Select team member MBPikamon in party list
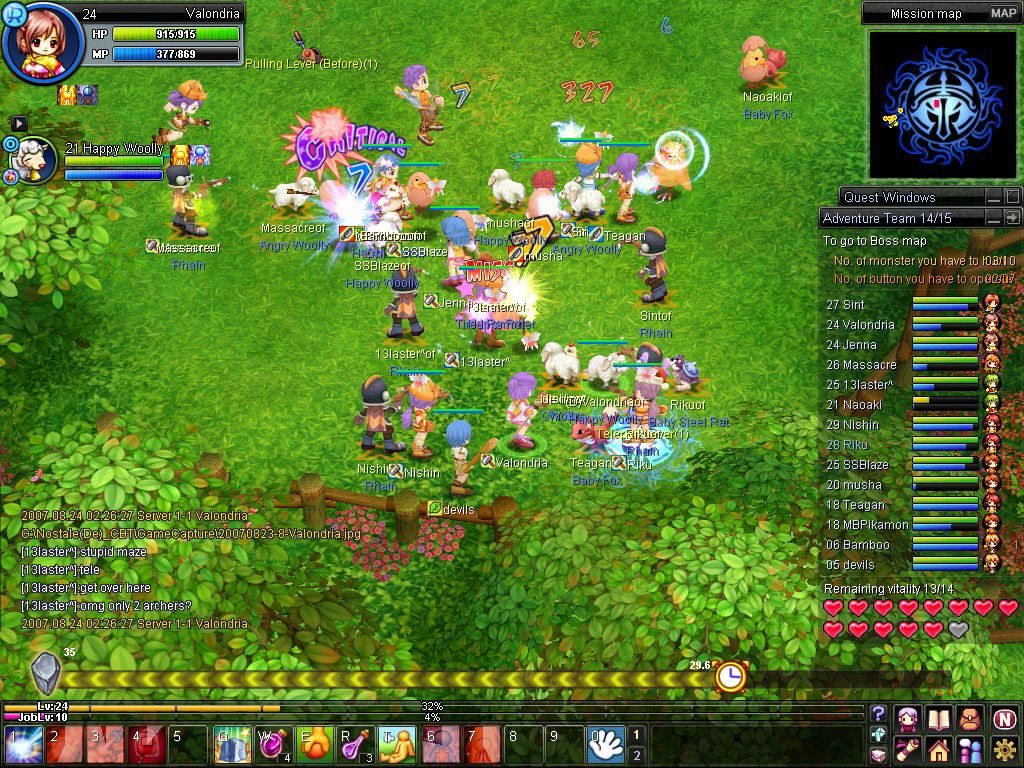Screen dimensions: 1024x768 [x=867, y=525]
